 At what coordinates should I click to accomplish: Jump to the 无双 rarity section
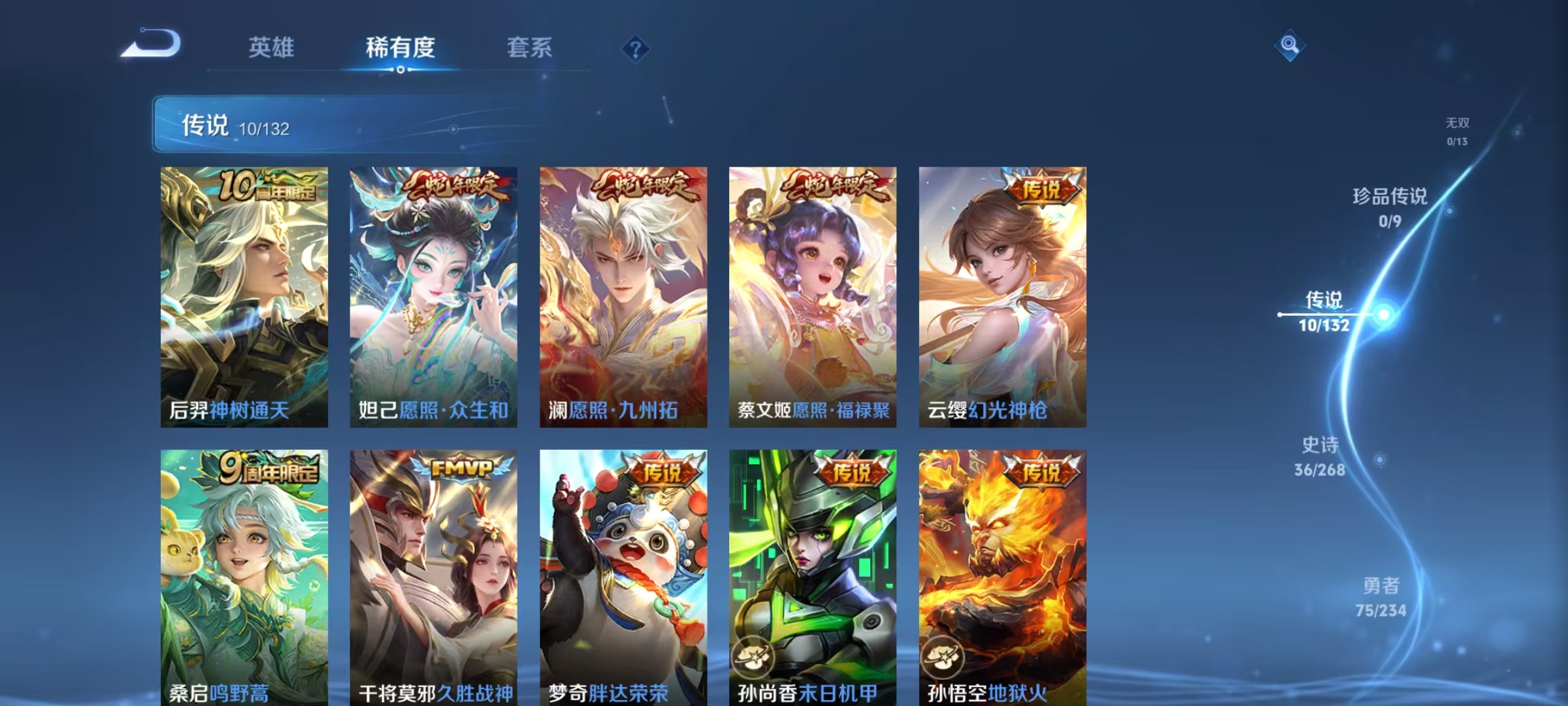[x=1457, y=129]
